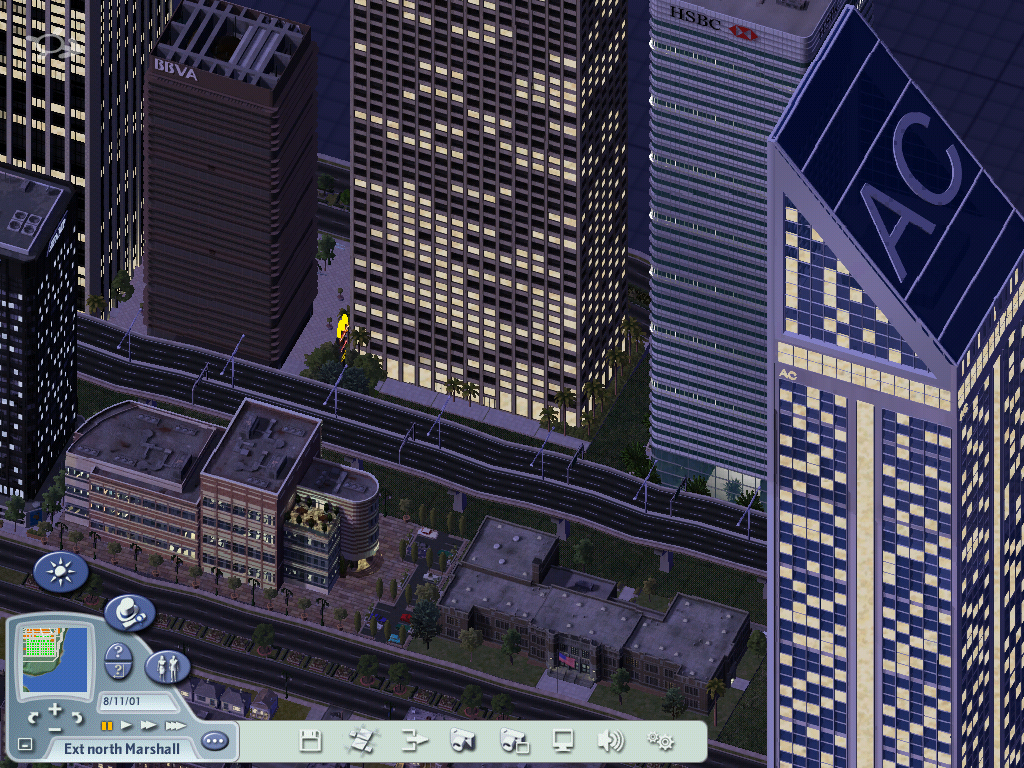
Task: Open God Mode with the sun button
Action: [61, 573]
